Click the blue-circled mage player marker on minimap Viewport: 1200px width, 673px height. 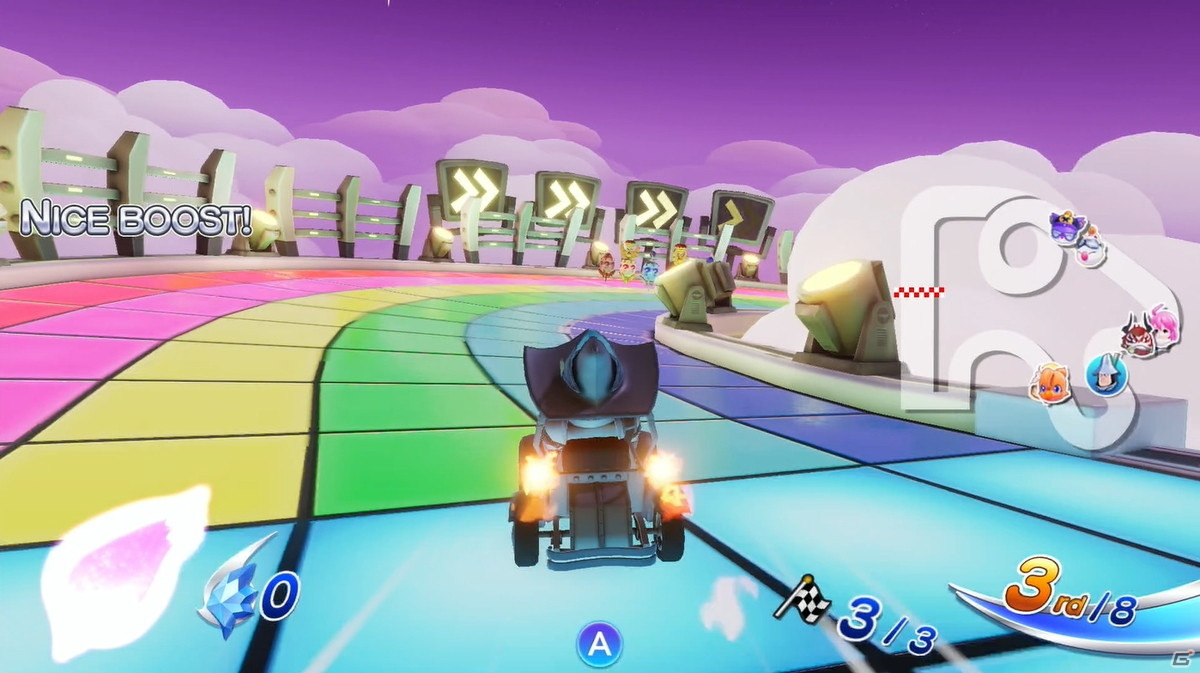tap(1107, 377)
